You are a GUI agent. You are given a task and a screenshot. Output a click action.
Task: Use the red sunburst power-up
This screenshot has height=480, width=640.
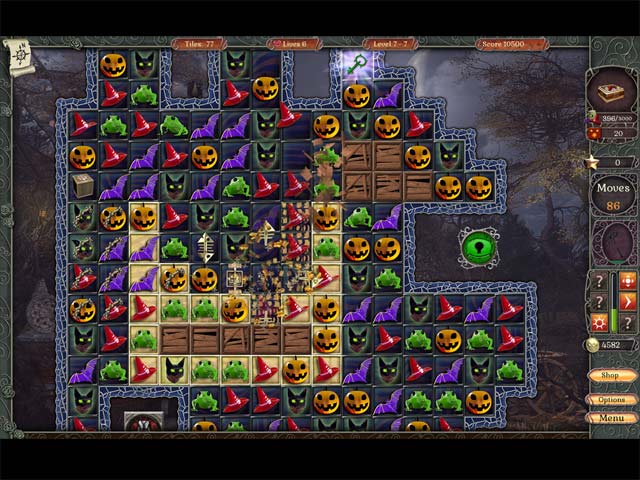[x=600, y=322]
